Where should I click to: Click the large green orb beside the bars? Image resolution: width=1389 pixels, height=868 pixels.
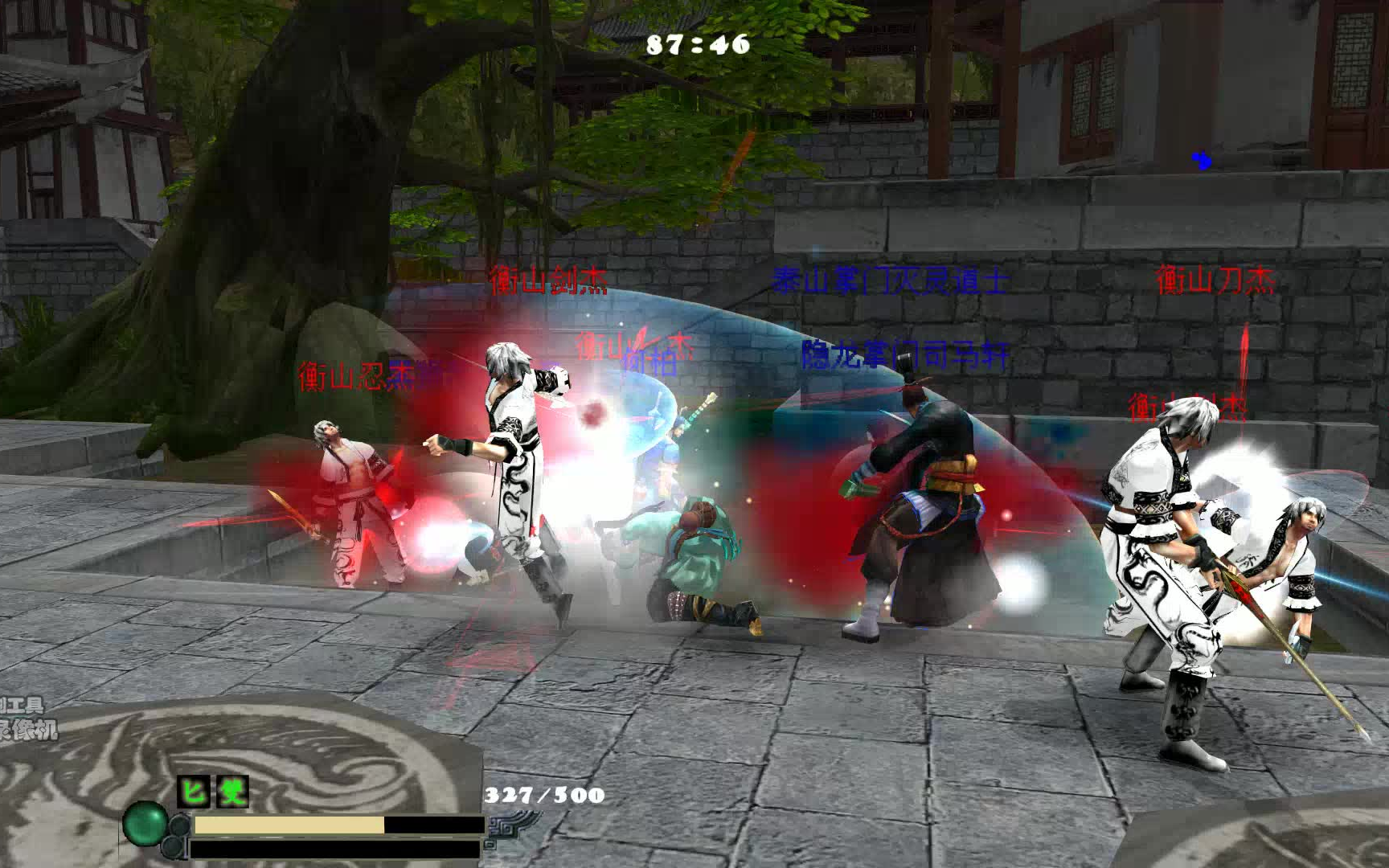click(x=145, y=823)
